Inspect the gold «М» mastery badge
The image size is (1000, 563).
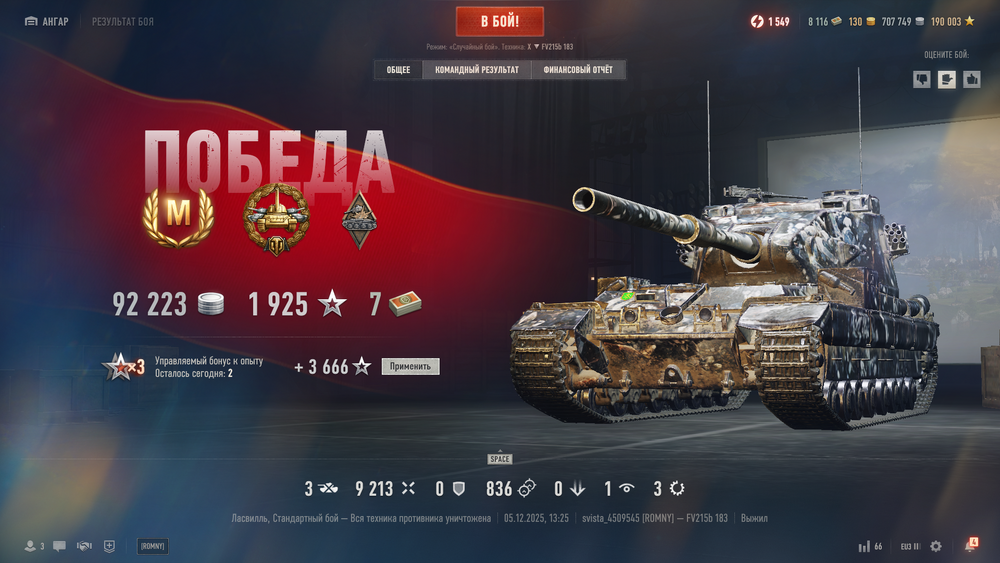pos(178,214)
